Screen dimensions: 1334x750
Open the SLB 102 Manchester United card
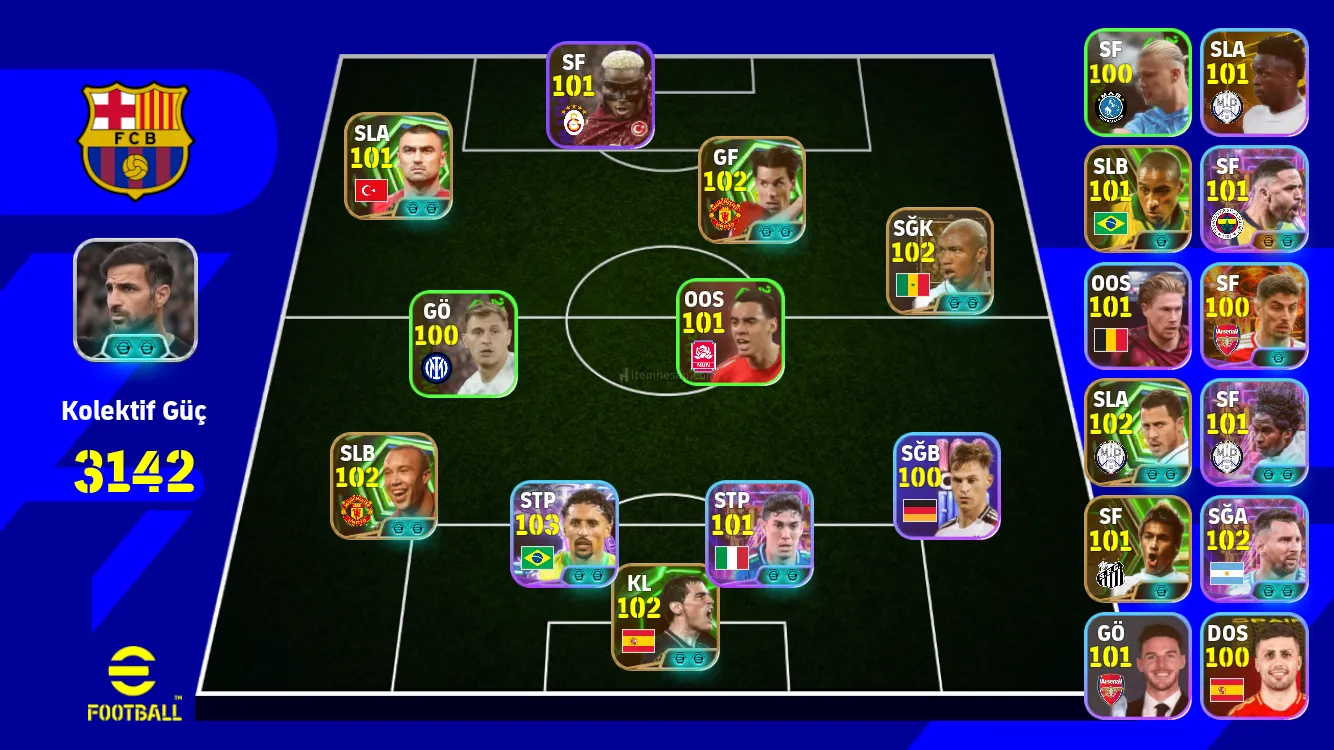point(384,486)
